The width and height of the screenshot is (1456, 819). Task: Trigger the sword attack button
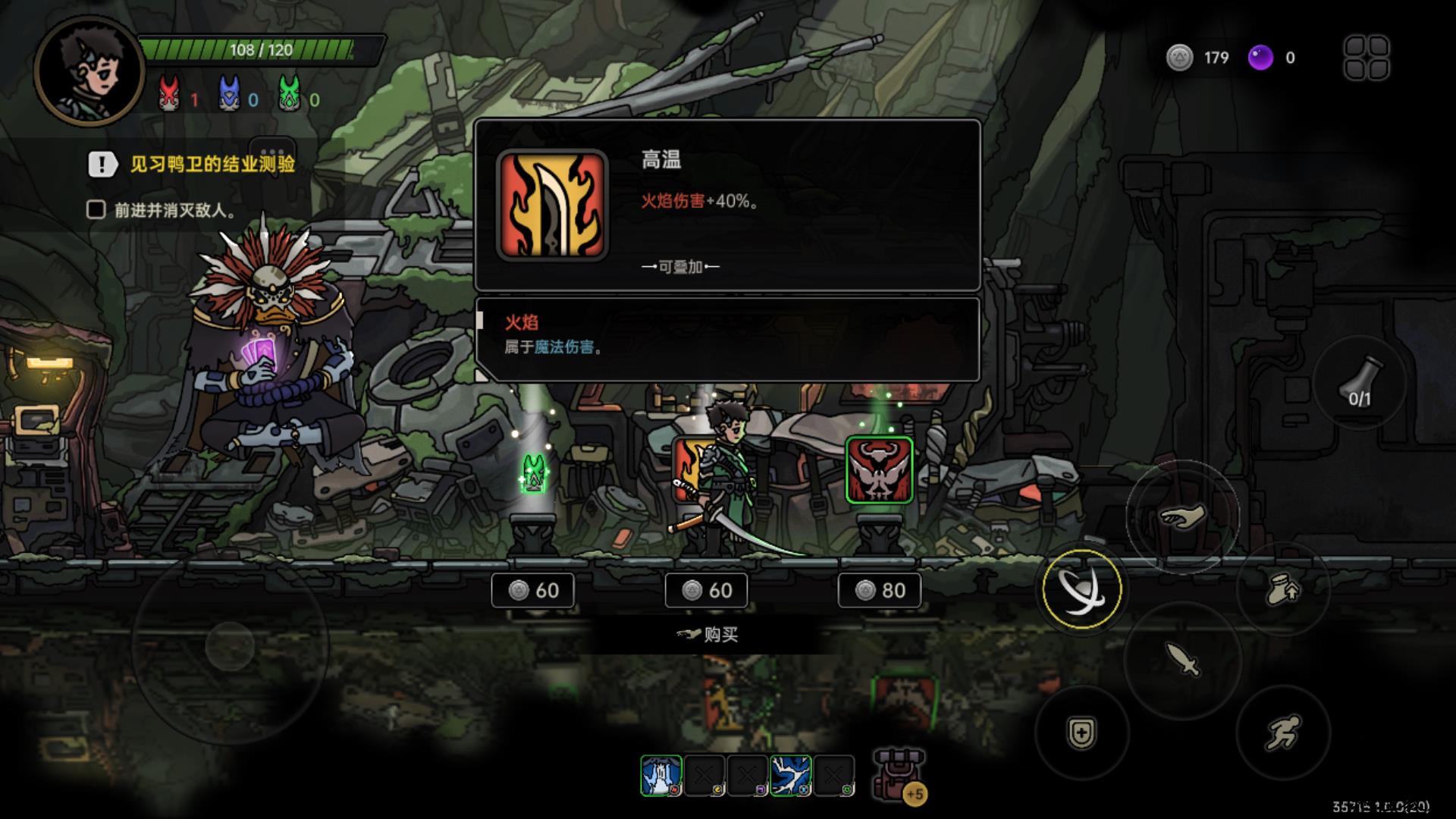(1183, 659)
